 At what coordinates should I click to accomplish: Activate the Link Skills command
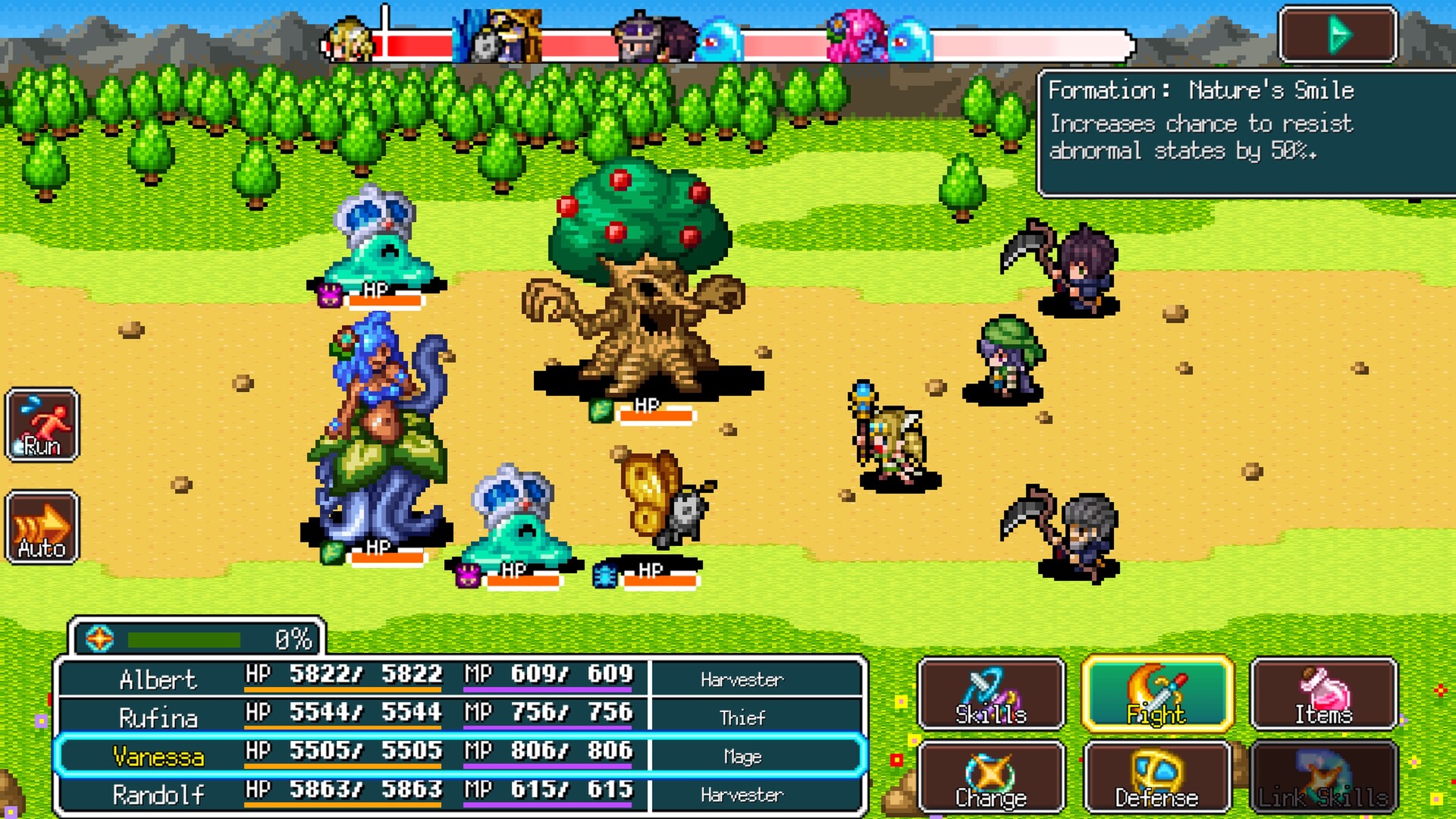point(1323,777)
